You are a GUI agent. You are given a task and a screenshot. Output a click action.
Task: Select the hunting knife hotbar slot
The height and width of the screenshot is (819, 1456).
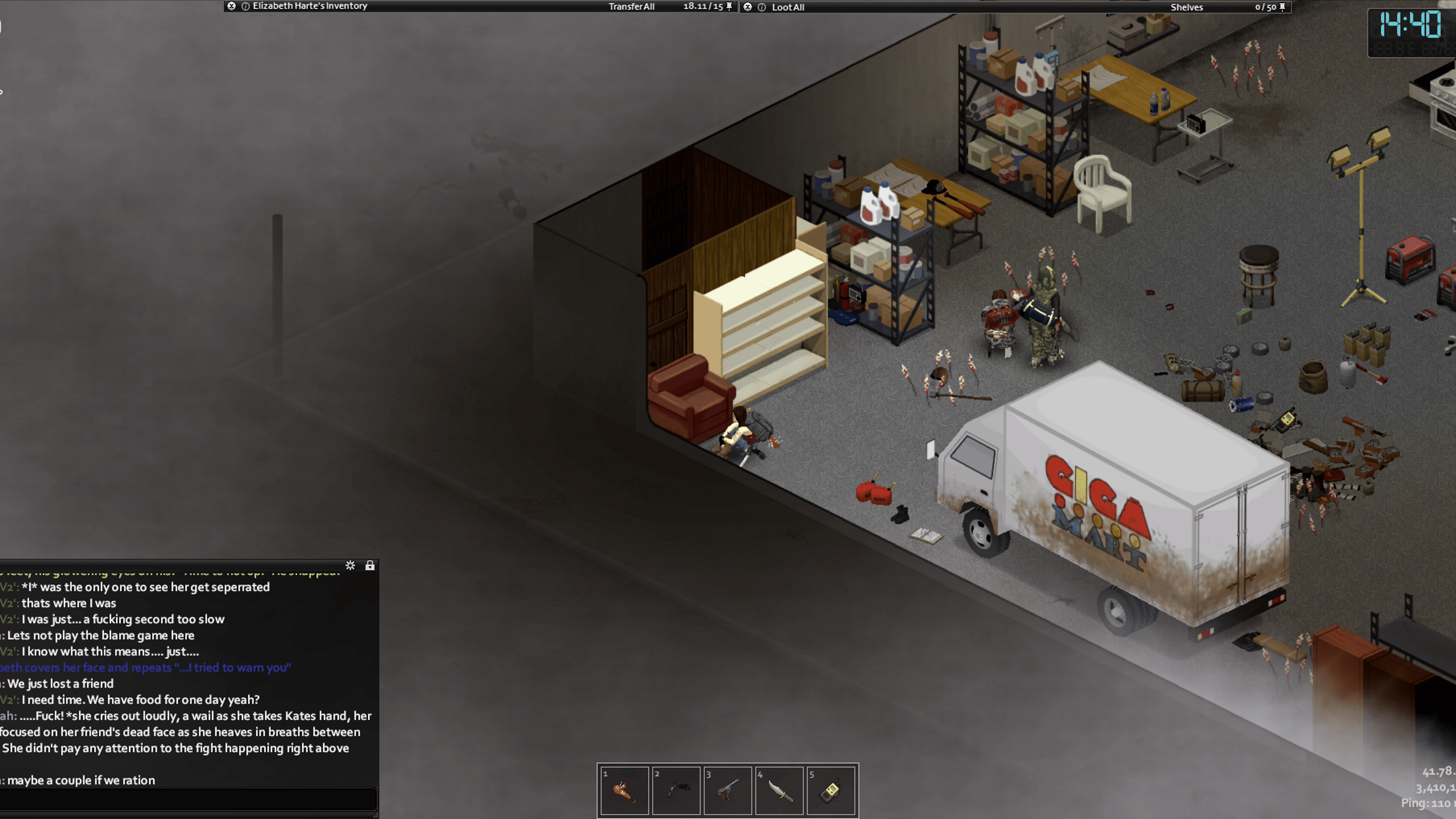pyautogui.click(x=780, y=790)
